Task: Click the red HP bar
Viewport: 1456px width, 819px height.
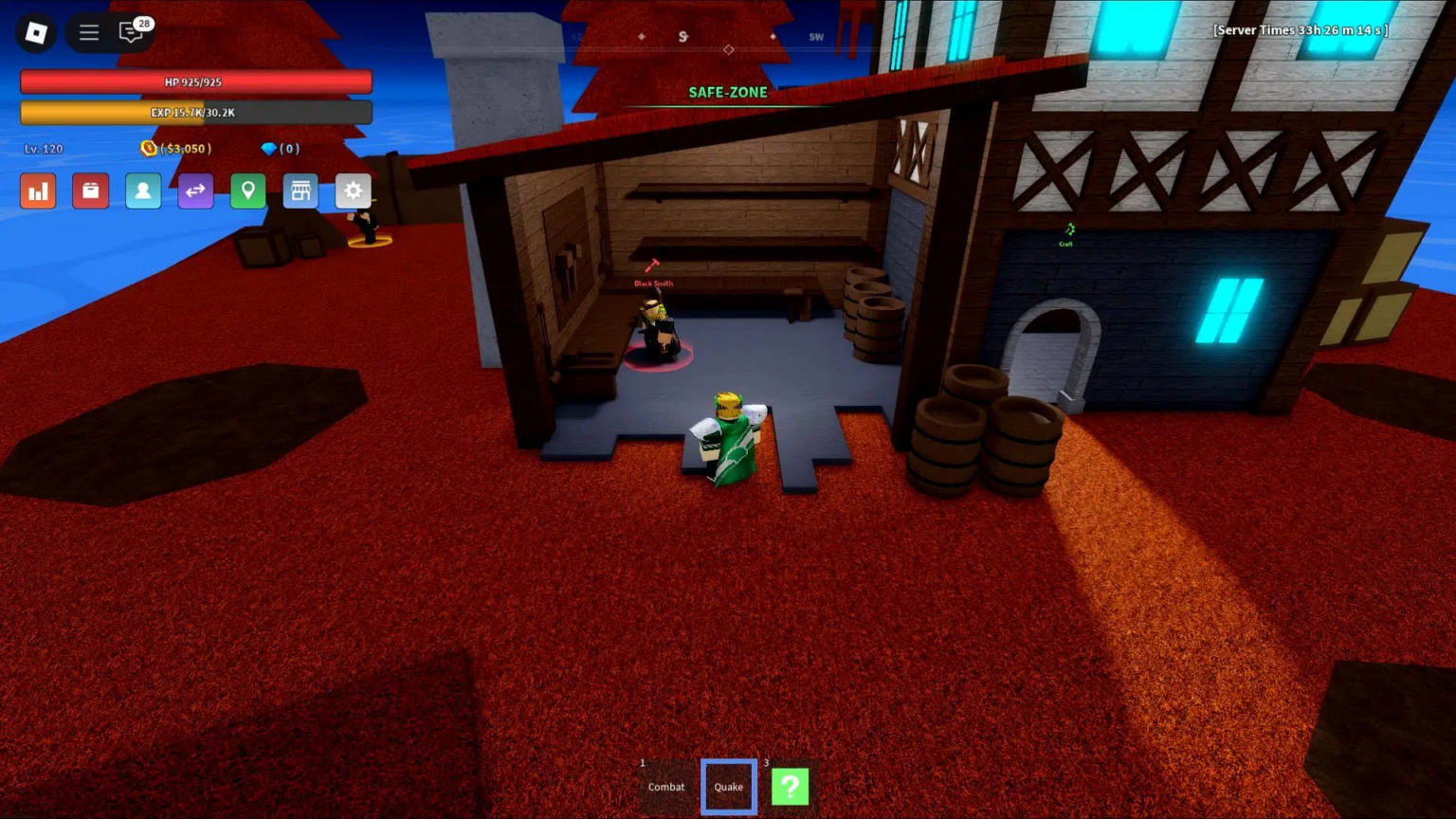Action: (x=196, y=82)
